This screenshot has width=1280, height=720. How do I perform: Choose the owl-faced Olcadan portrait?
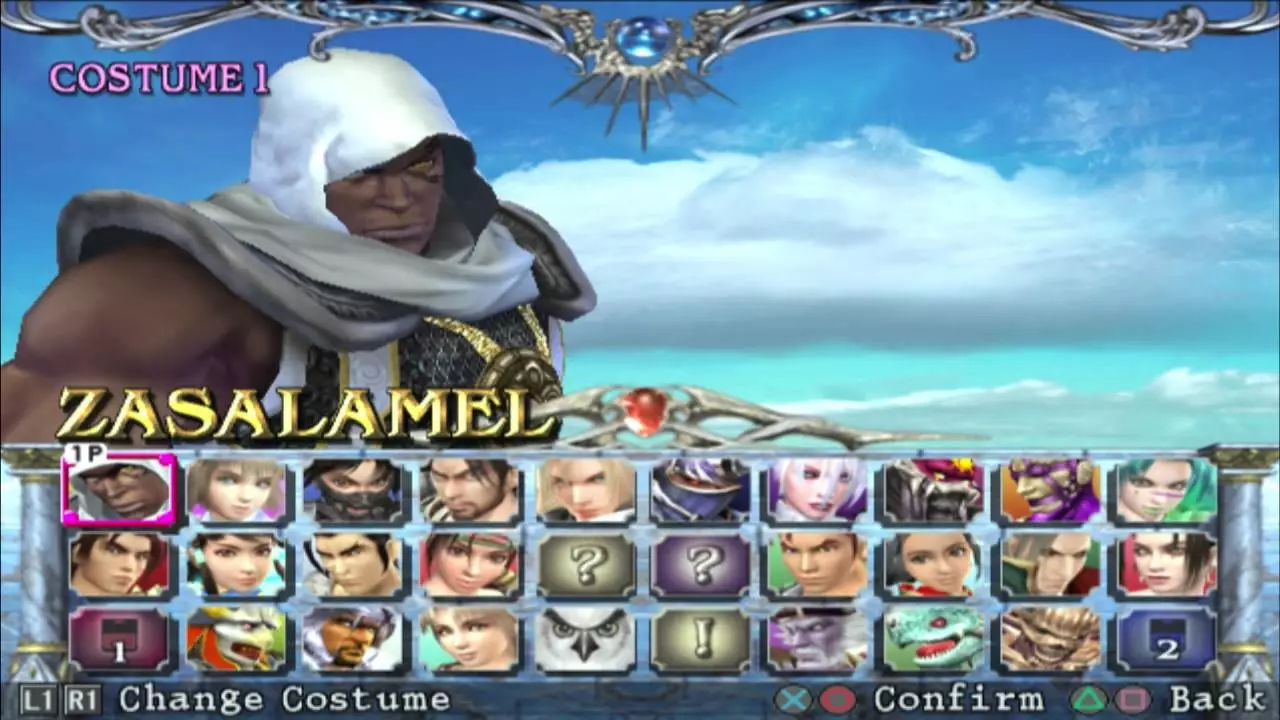[x=584, y=643]
